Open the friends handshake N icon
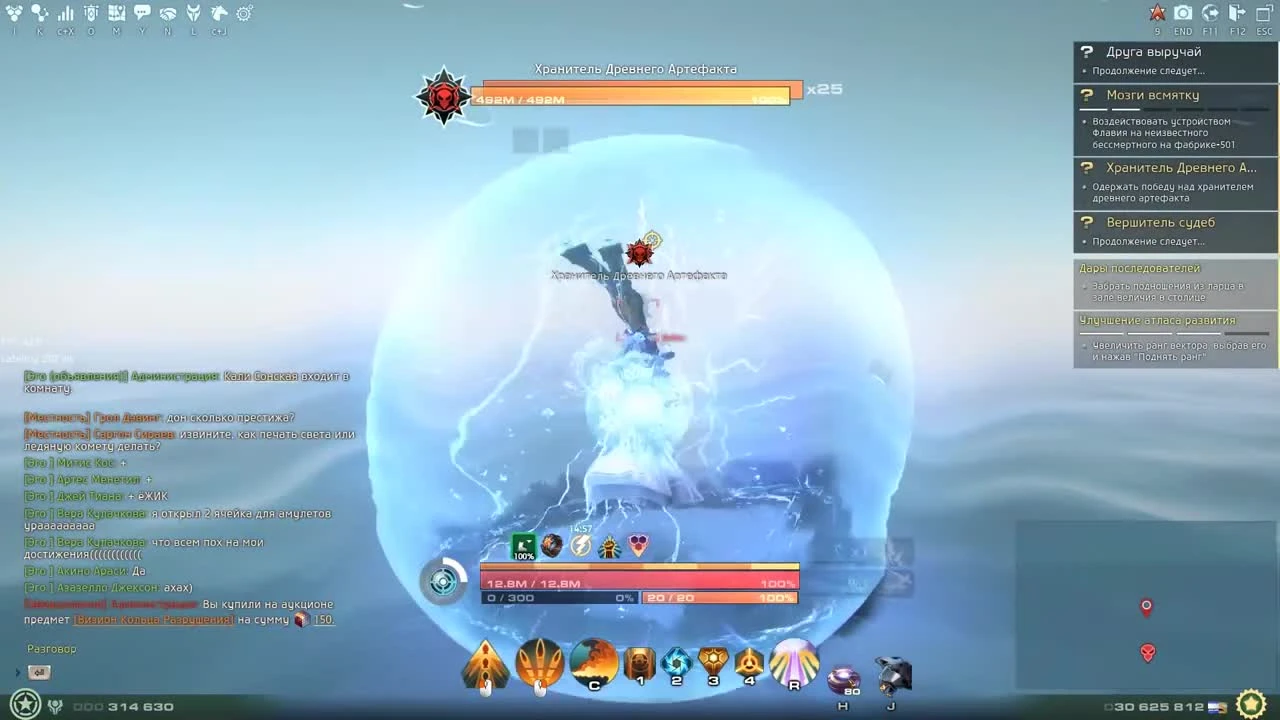 166,13
